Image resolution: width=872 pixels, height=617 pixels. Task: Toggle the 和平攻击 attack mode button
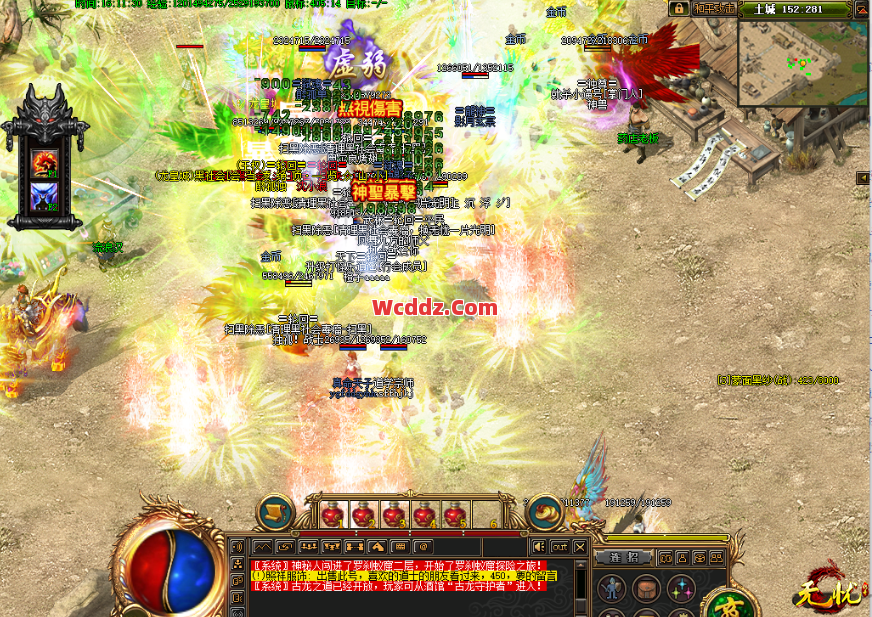pyautogui.click(x=716, y=9)
